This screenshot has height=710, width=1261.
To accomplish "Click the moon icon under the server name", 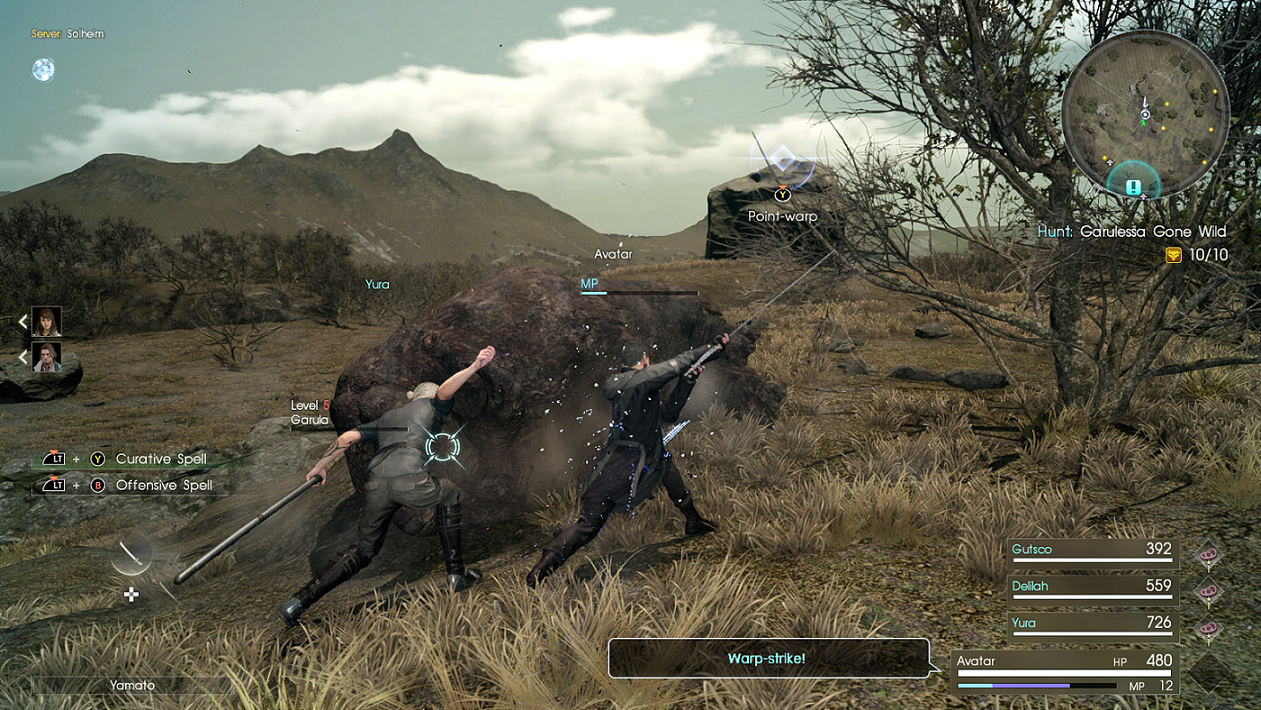I will tap(43, 69).
